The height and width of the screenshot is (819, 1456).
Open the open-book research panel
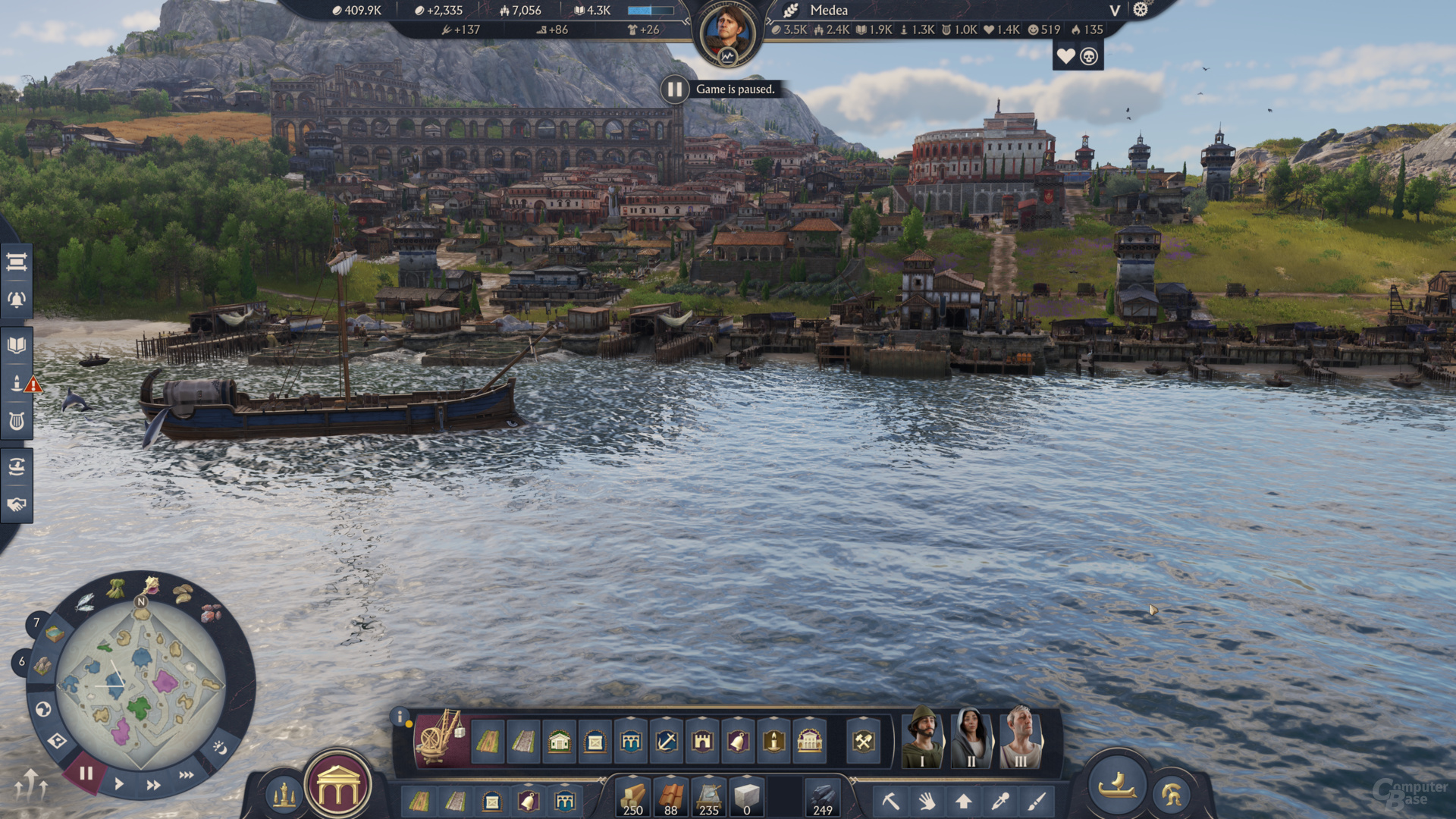(17, 346)
